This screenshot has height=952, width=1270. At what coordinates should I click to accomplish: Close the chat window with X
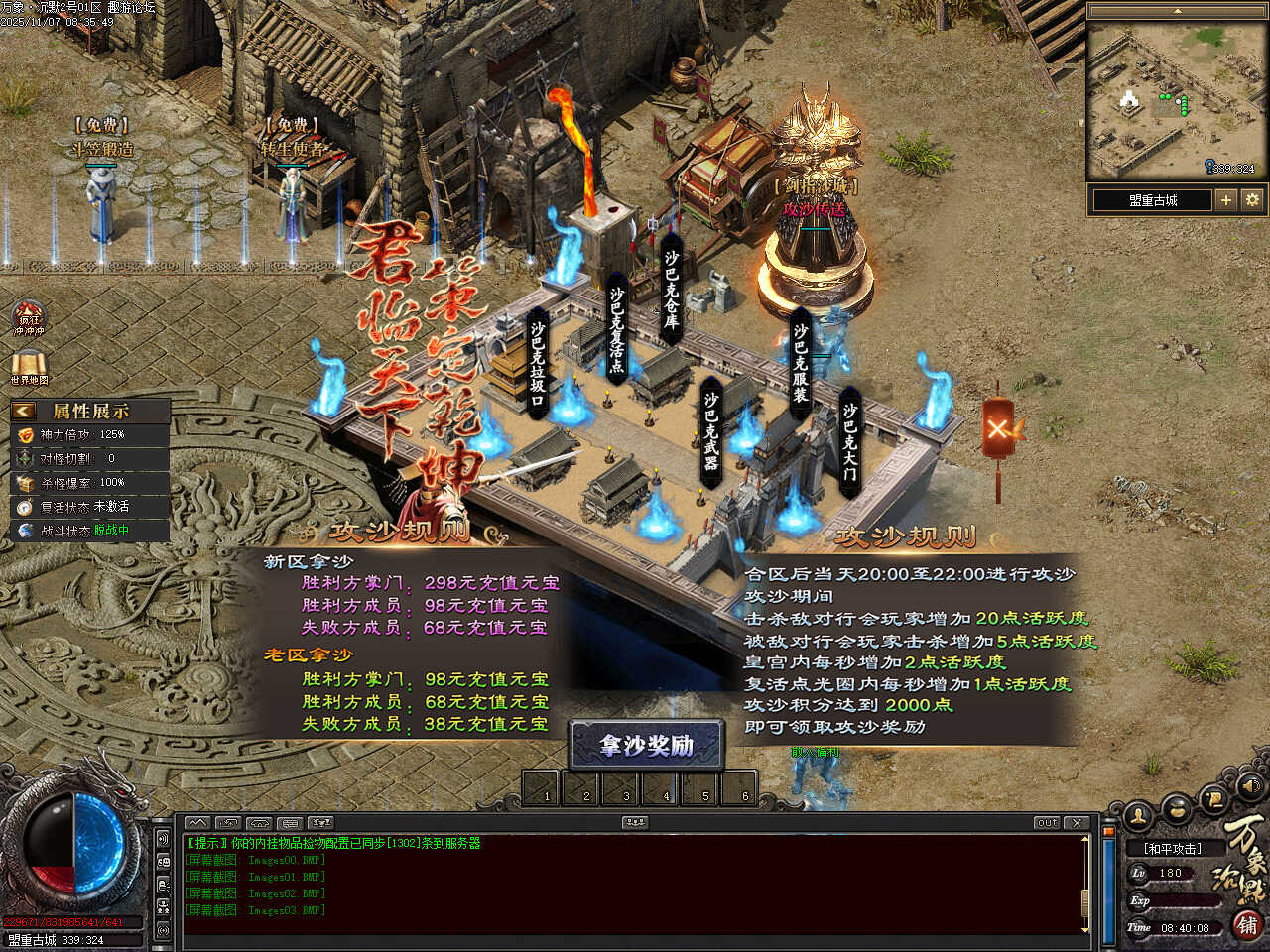(x=1078, y=823)
